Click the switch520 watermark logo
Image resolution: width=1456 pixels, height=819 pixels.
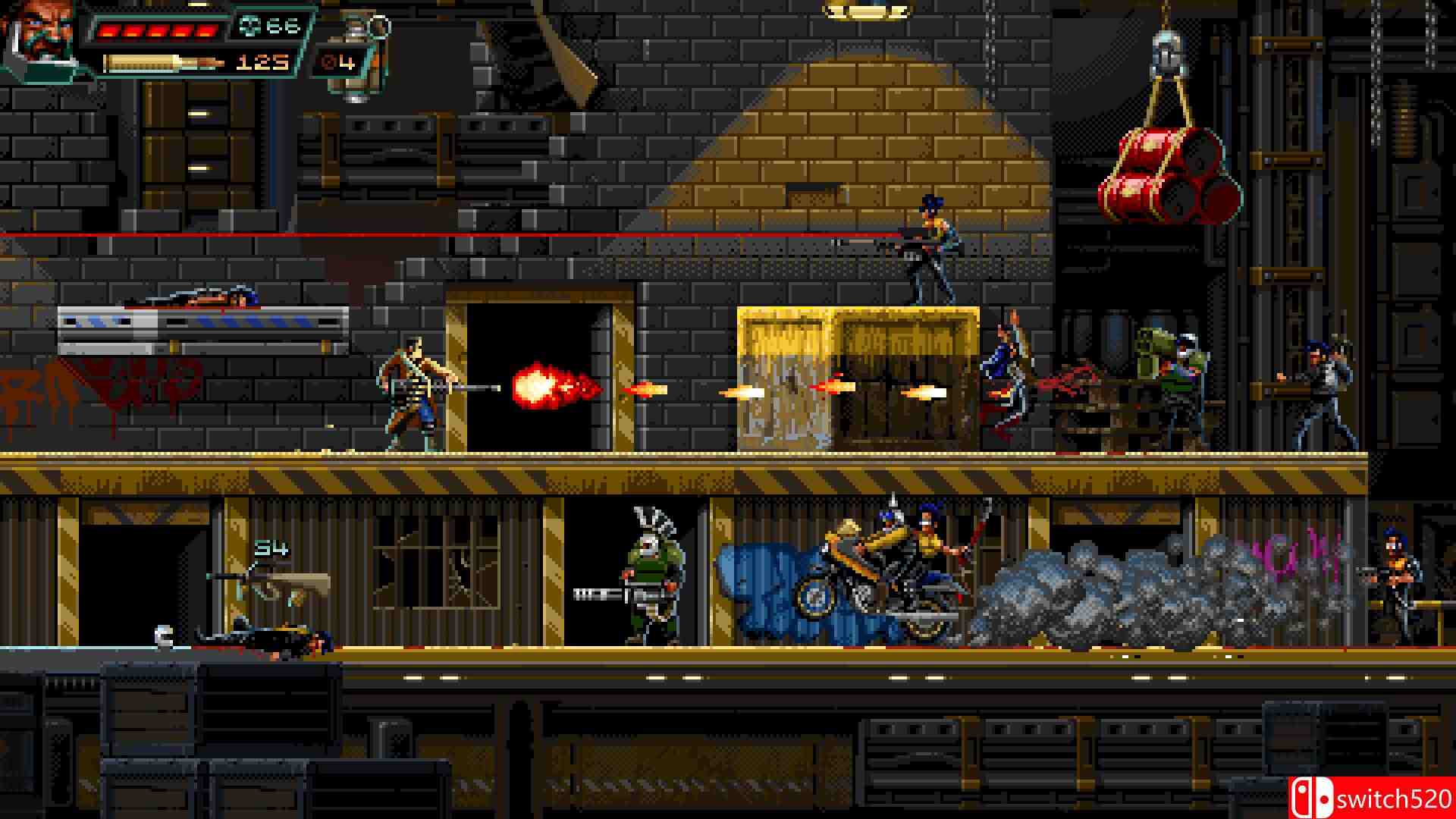tap(1371, 798)
